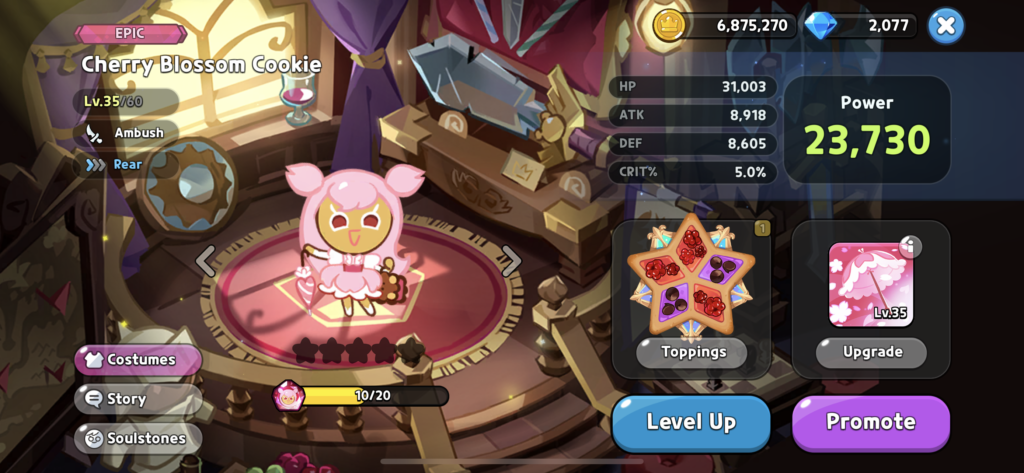Image resolution: width=1024 pixels, height=473 pixels.
Task: Show the previous cookie with left arrow
Action: click(205, 261)
